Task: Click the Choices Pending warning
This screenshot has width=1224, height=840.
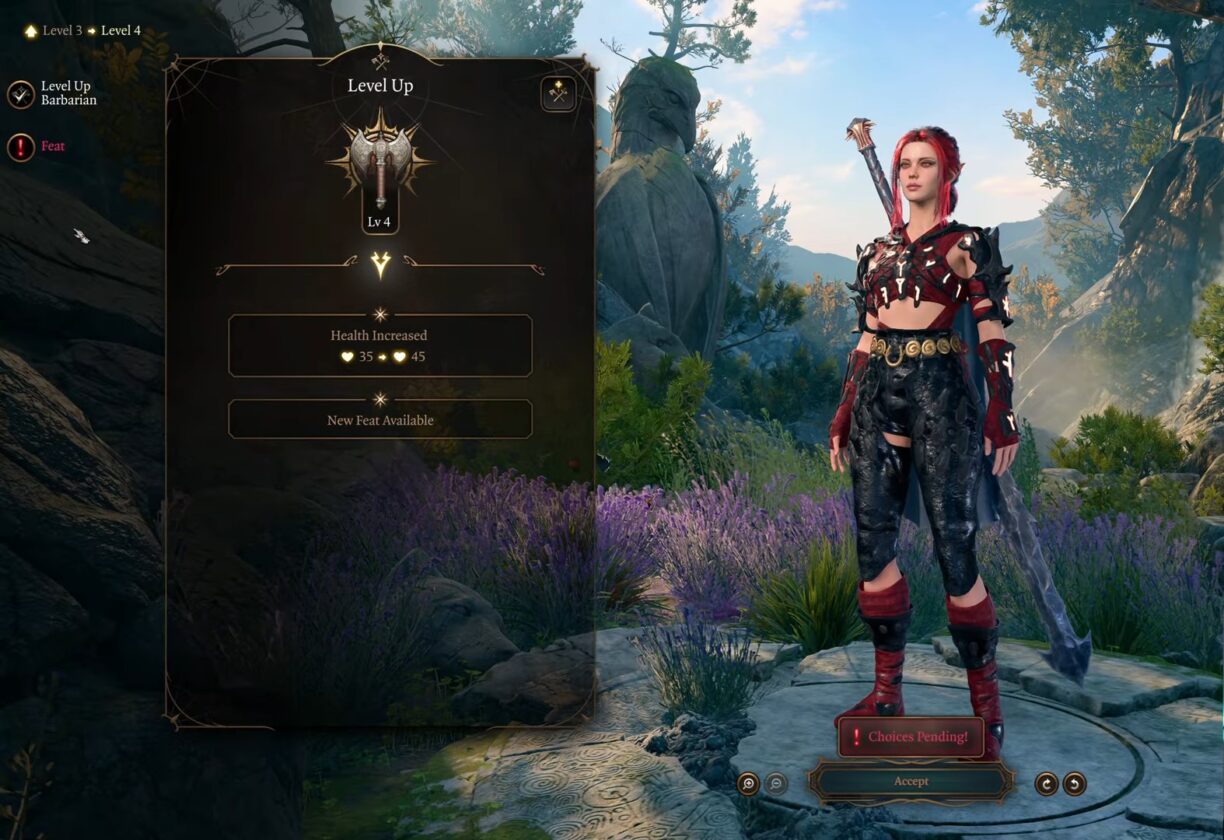Action: pos(911,737)
